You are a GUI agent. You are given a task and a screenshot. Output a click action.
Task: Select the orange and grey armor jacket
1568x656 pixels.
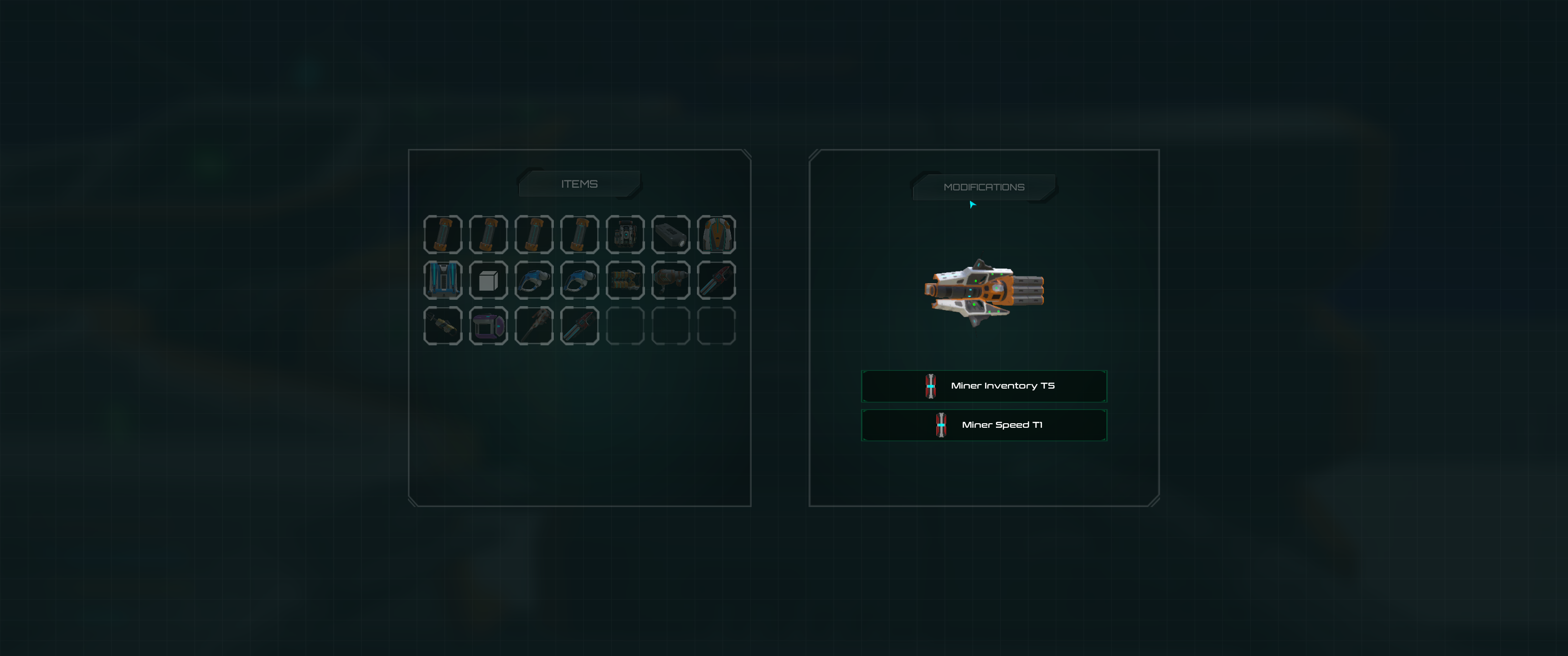[716, 234]
